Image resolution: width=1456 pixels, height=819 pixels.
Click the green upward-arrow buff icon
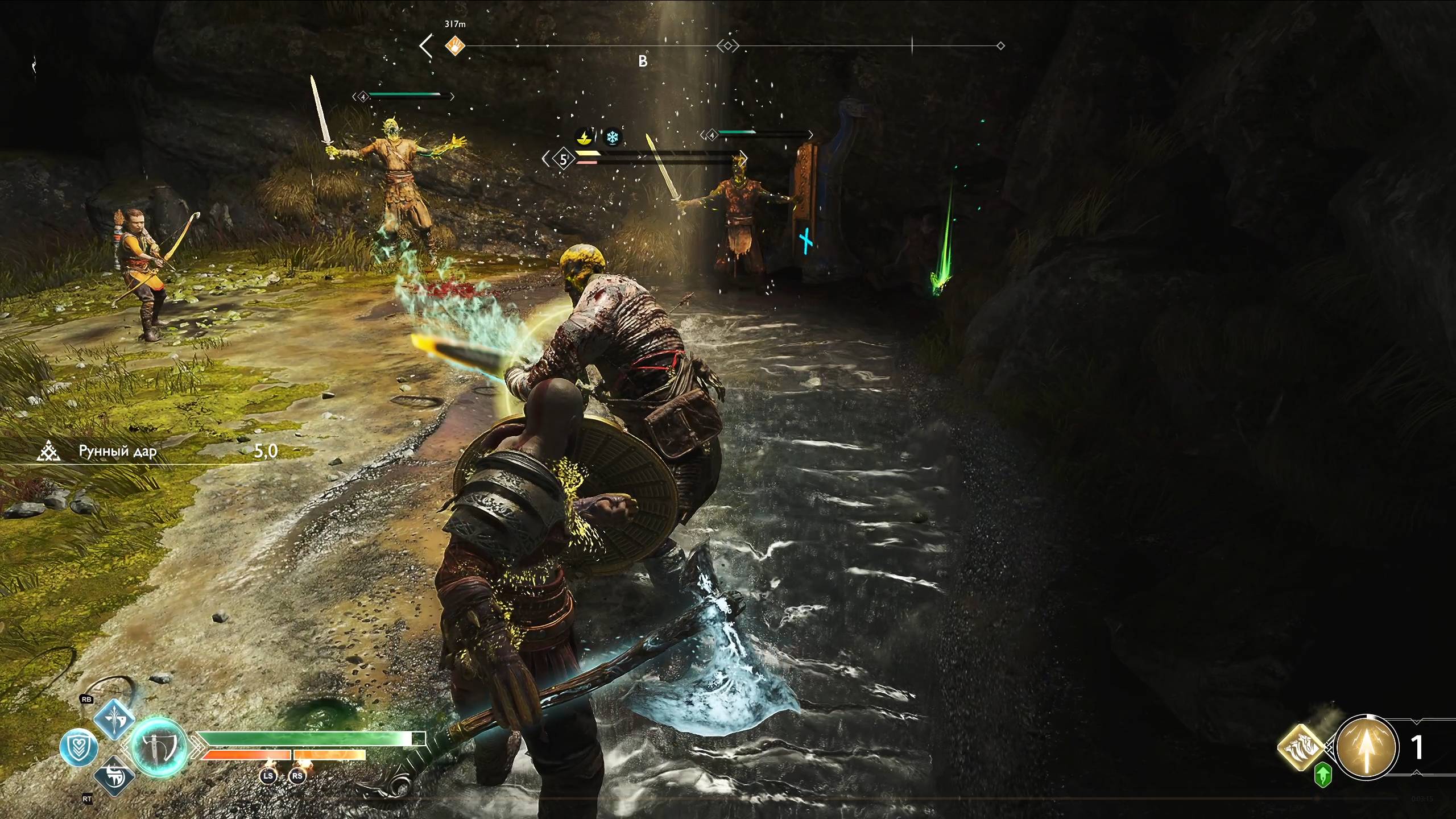(x=1323, y=775)
